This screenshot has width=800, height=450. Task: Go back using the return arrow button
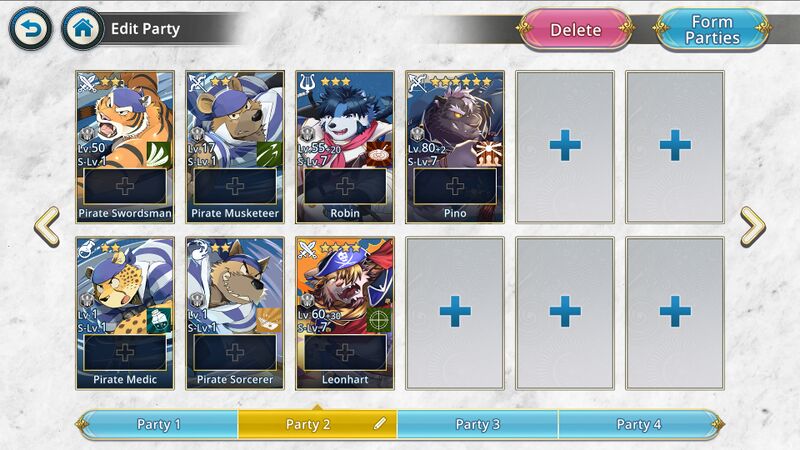(30, 29)
